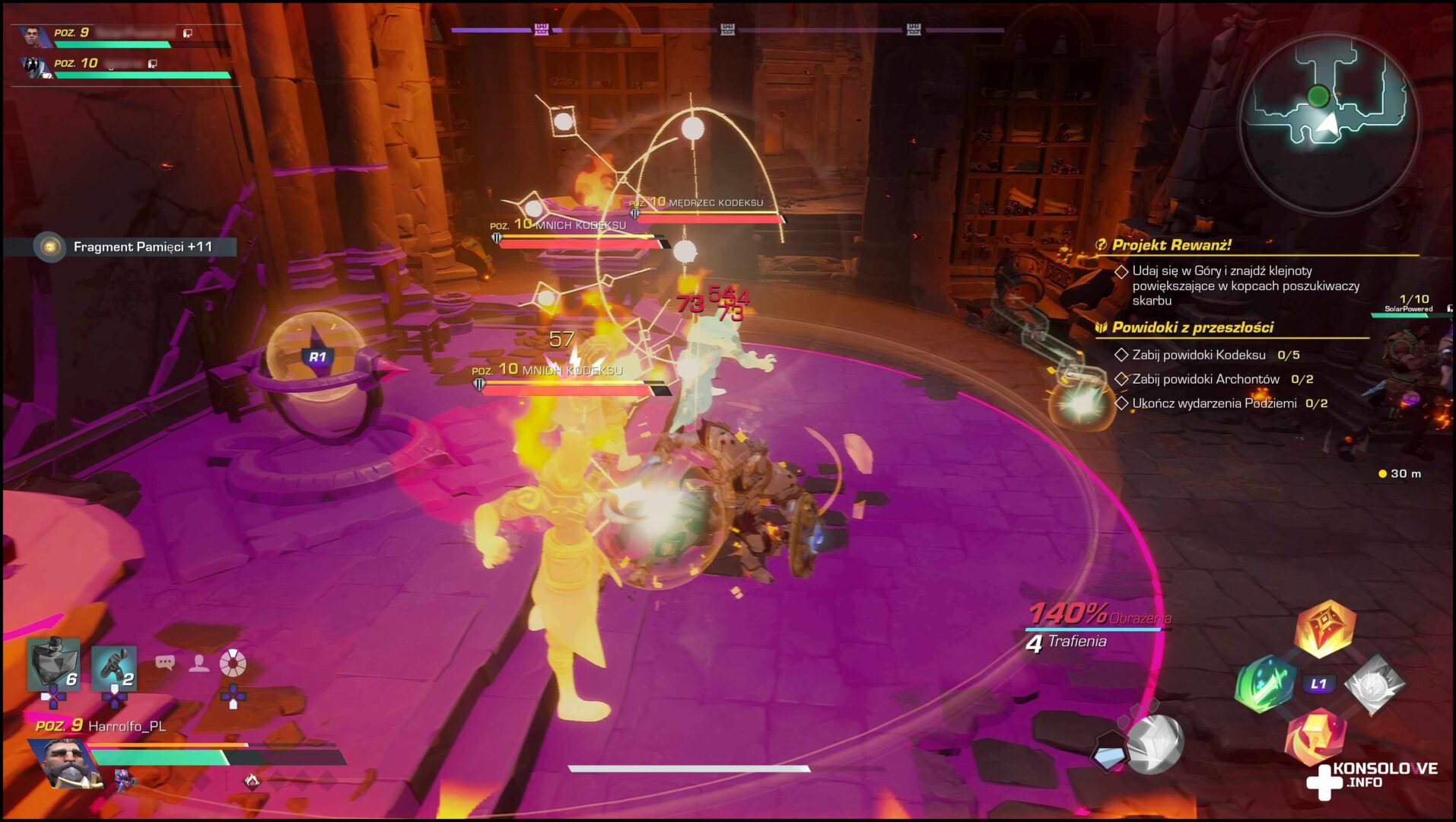Open the chat speech-bubble icon

coord(164,663)
